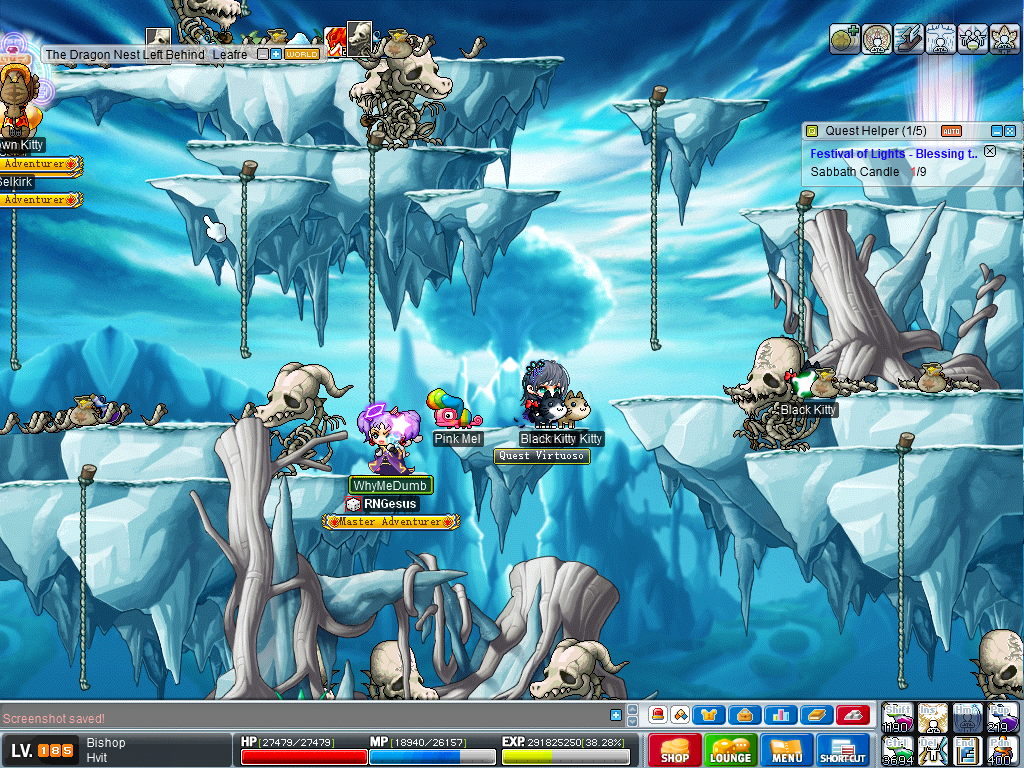1024x768 pixels.
Task: Open the Cash Shop
Action: tap(674, 751)
